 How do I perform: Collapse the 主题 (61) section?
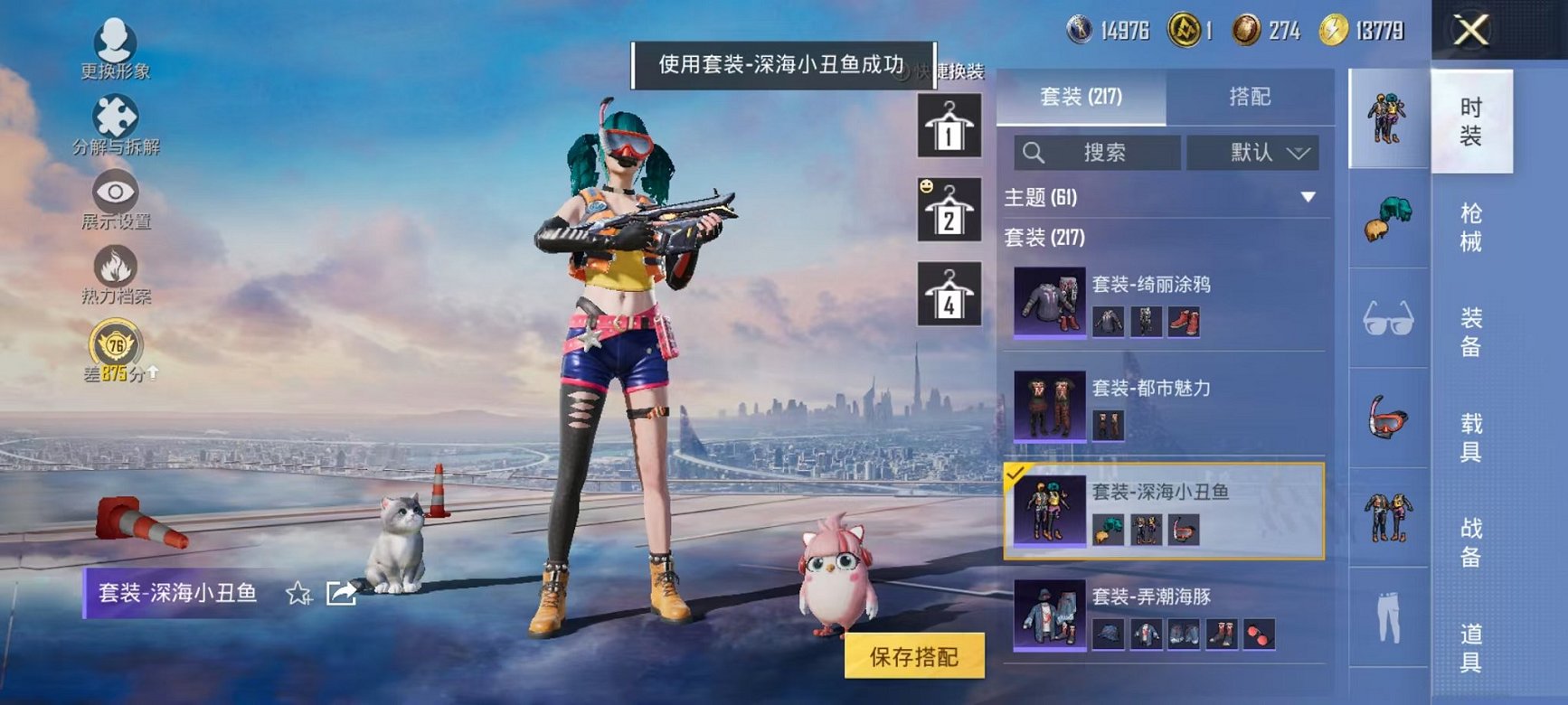(x=1306, y=196)
